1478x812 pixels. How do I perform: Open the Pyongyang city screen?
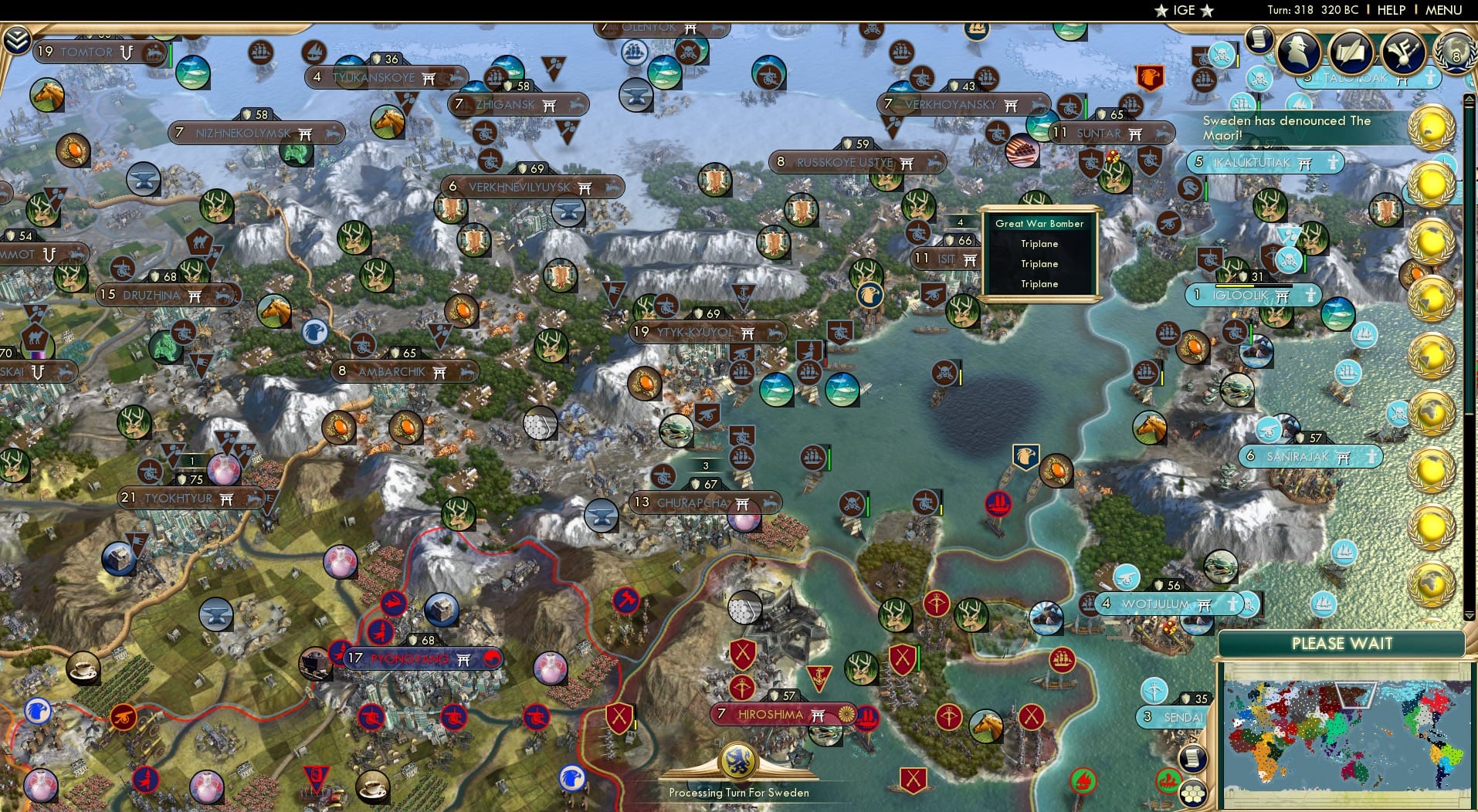(409, 658)
